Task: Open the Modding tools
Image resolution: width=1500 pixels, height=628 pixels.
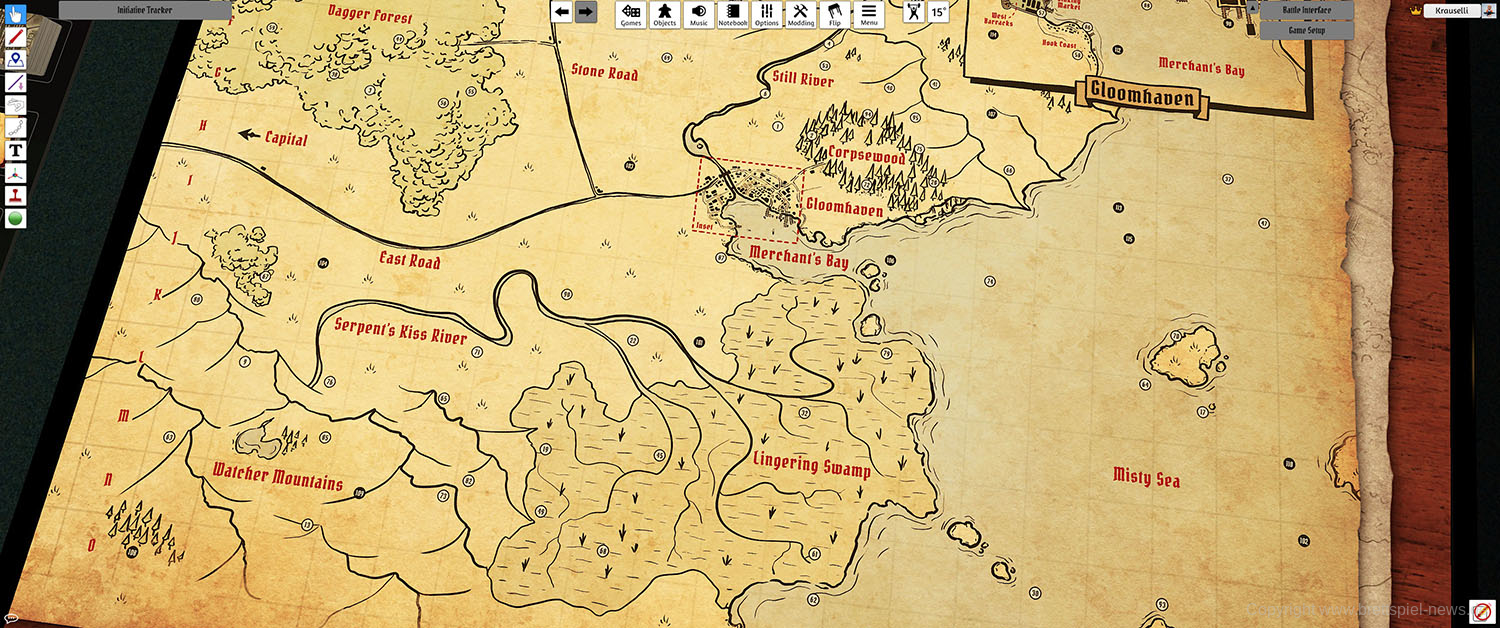Action: [x=800, y=14]
